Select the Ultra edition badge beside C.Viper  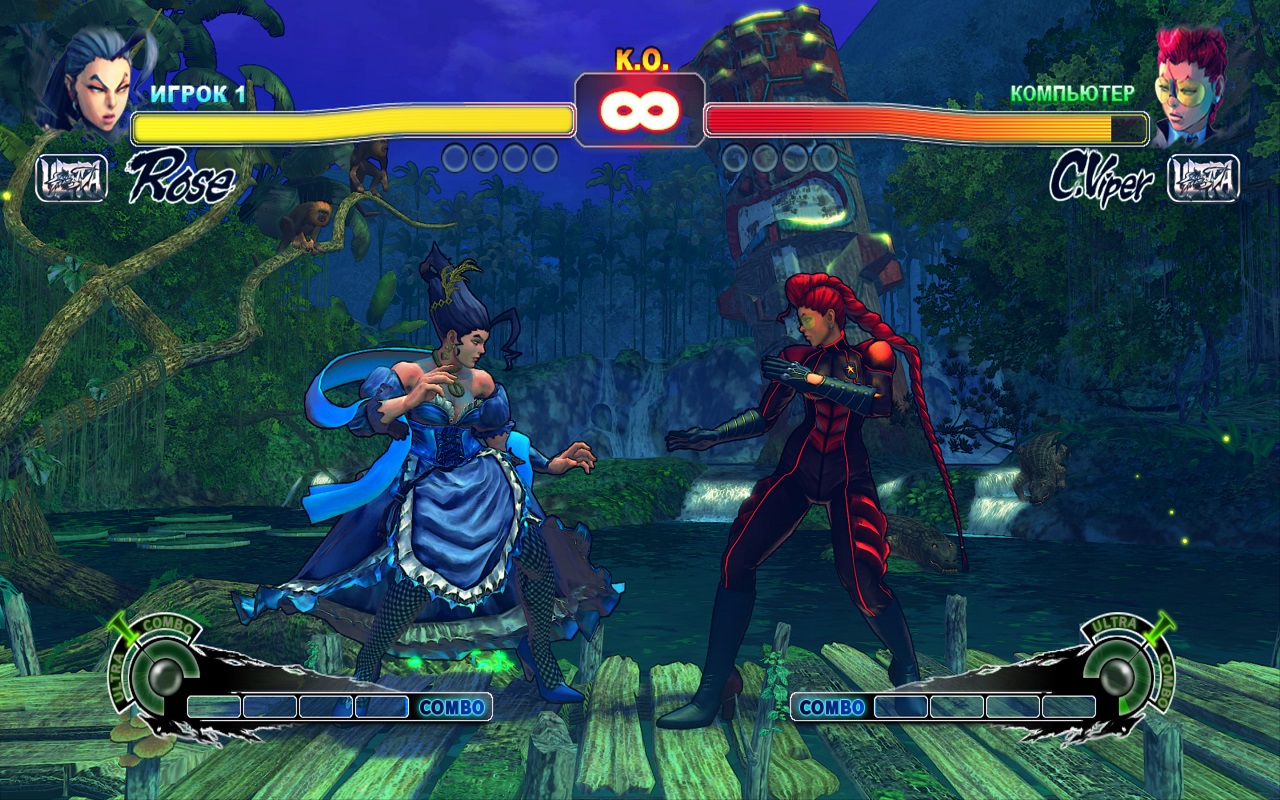point(1203,178)
